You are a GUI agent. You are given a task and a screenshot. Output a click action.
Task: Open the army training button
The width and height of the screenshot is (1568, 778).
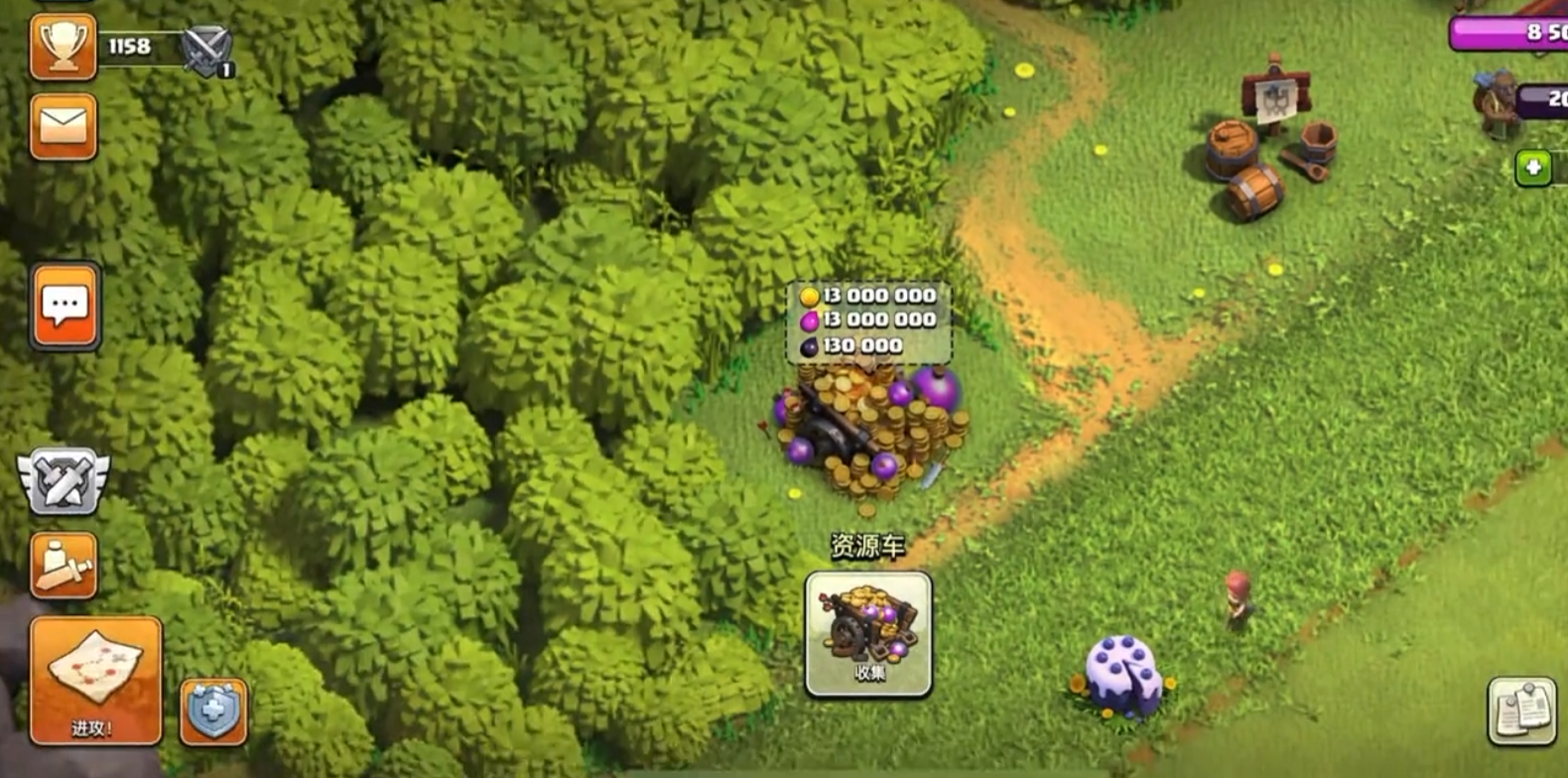[64, 566]
